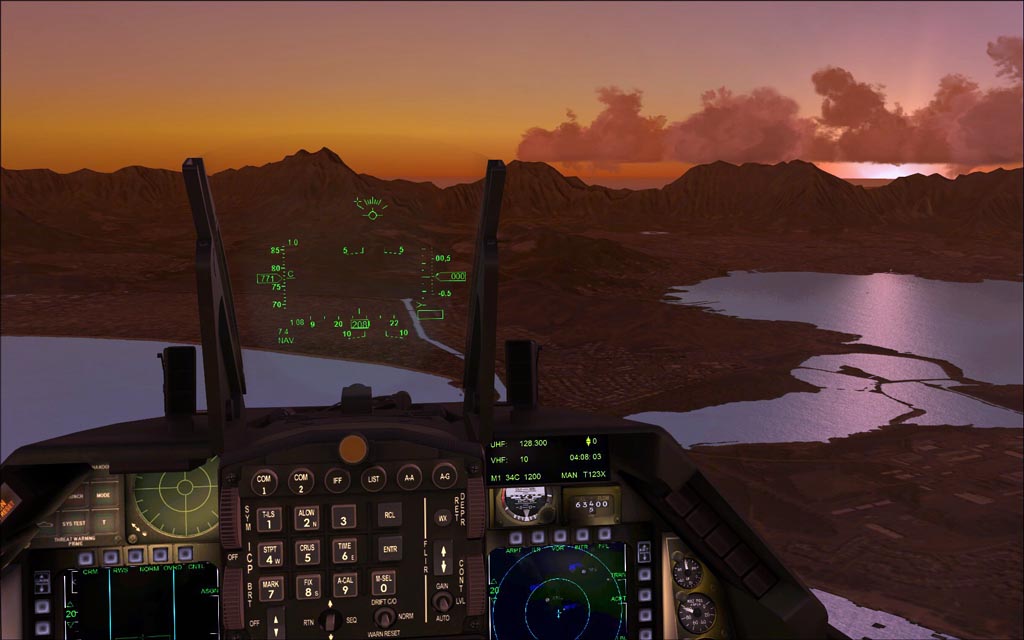The height and width of the screenshot is (640, 1024).
Task: Click the RCL recall button
Action: (390, 515)
